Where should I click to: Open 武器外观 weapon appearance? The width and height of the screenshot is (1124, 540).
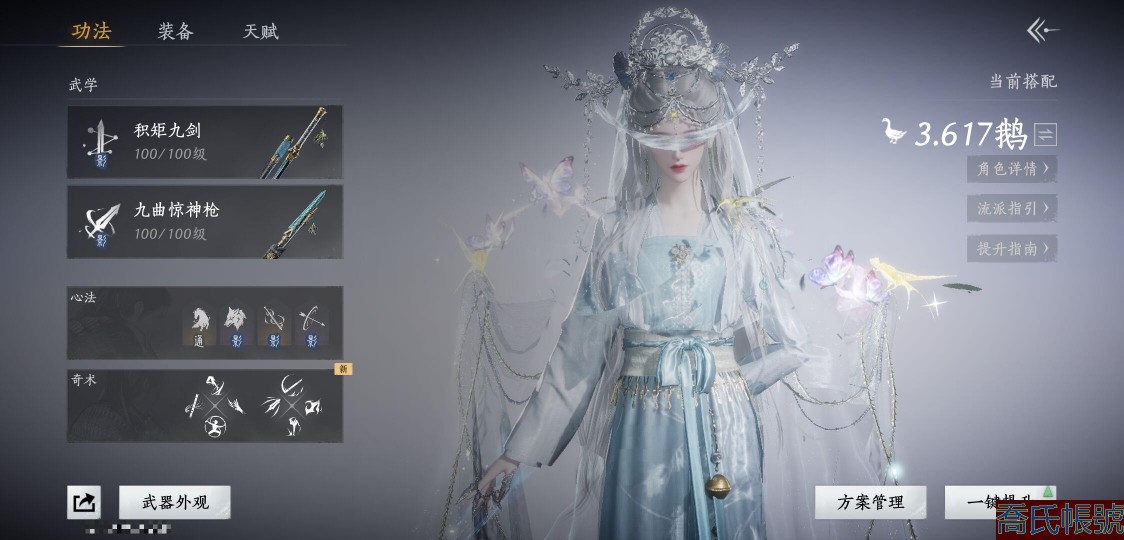pyautogui.click(x=175, y=502)
